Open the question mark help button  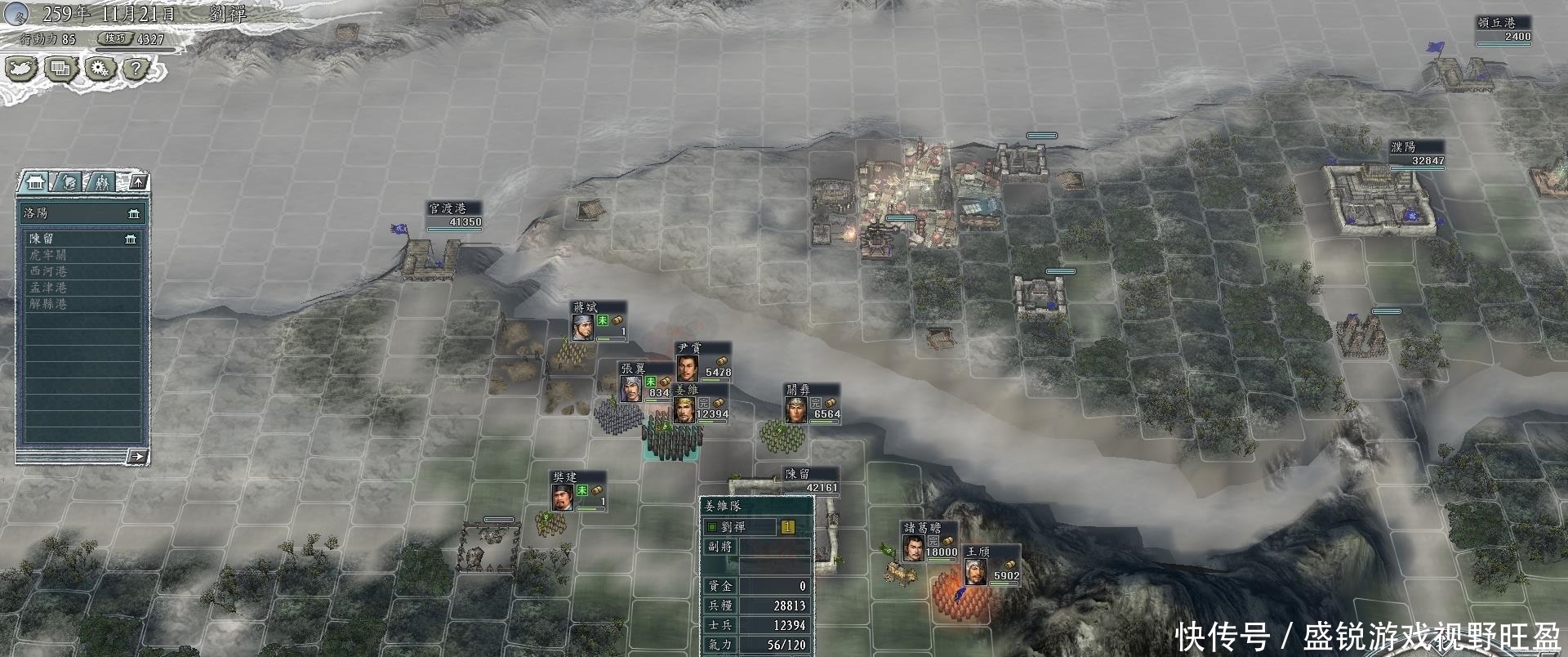(x=137, y=69)
